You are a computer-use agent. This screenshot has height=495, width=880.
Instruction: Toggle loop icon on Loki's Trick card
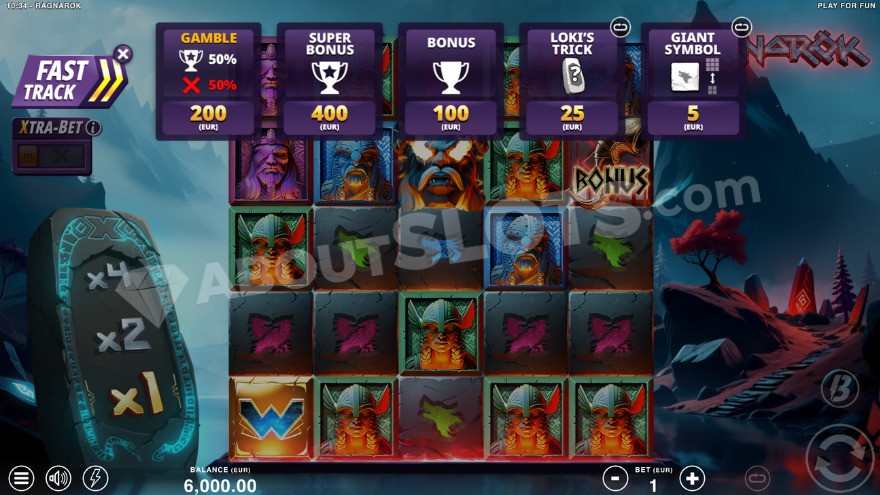point(619,25)
